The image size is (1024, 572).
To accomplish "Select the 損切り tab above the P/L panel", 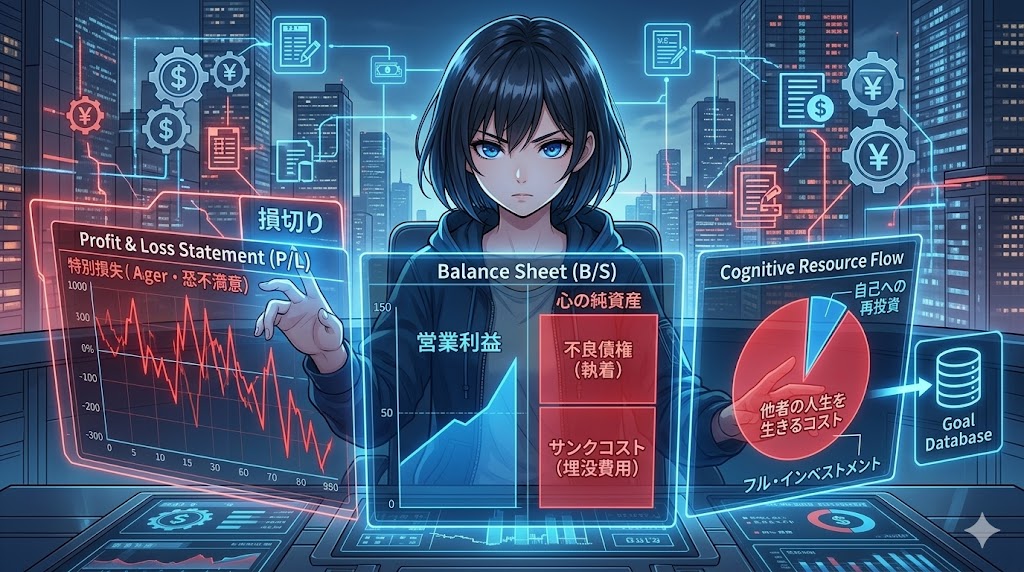I will tap(290, 218).
